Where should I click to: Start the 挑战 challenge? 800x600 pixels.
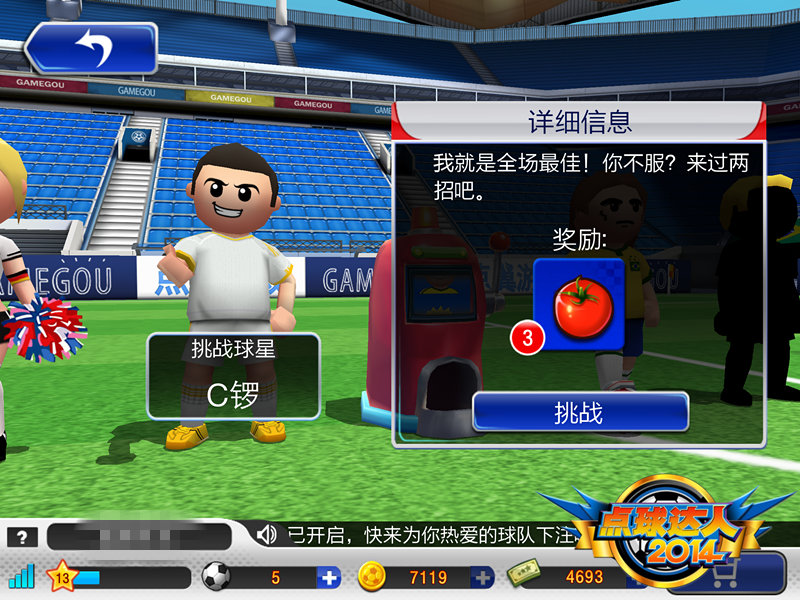(580, 412)
